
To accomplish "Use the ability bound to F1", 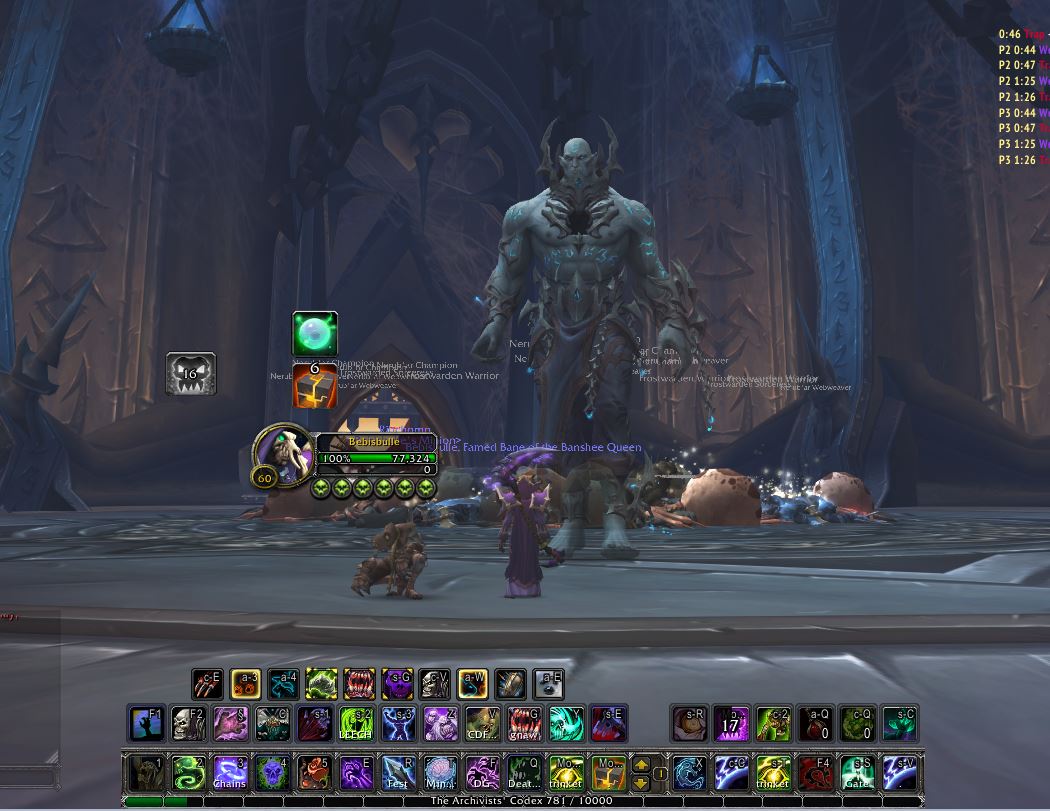I will point(146,723).
